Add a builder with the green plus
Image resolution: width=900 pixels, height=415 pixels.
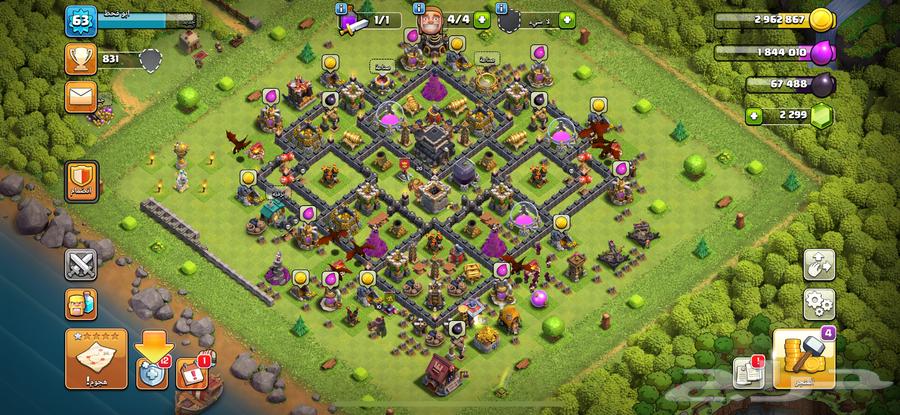tap(483, 19)
